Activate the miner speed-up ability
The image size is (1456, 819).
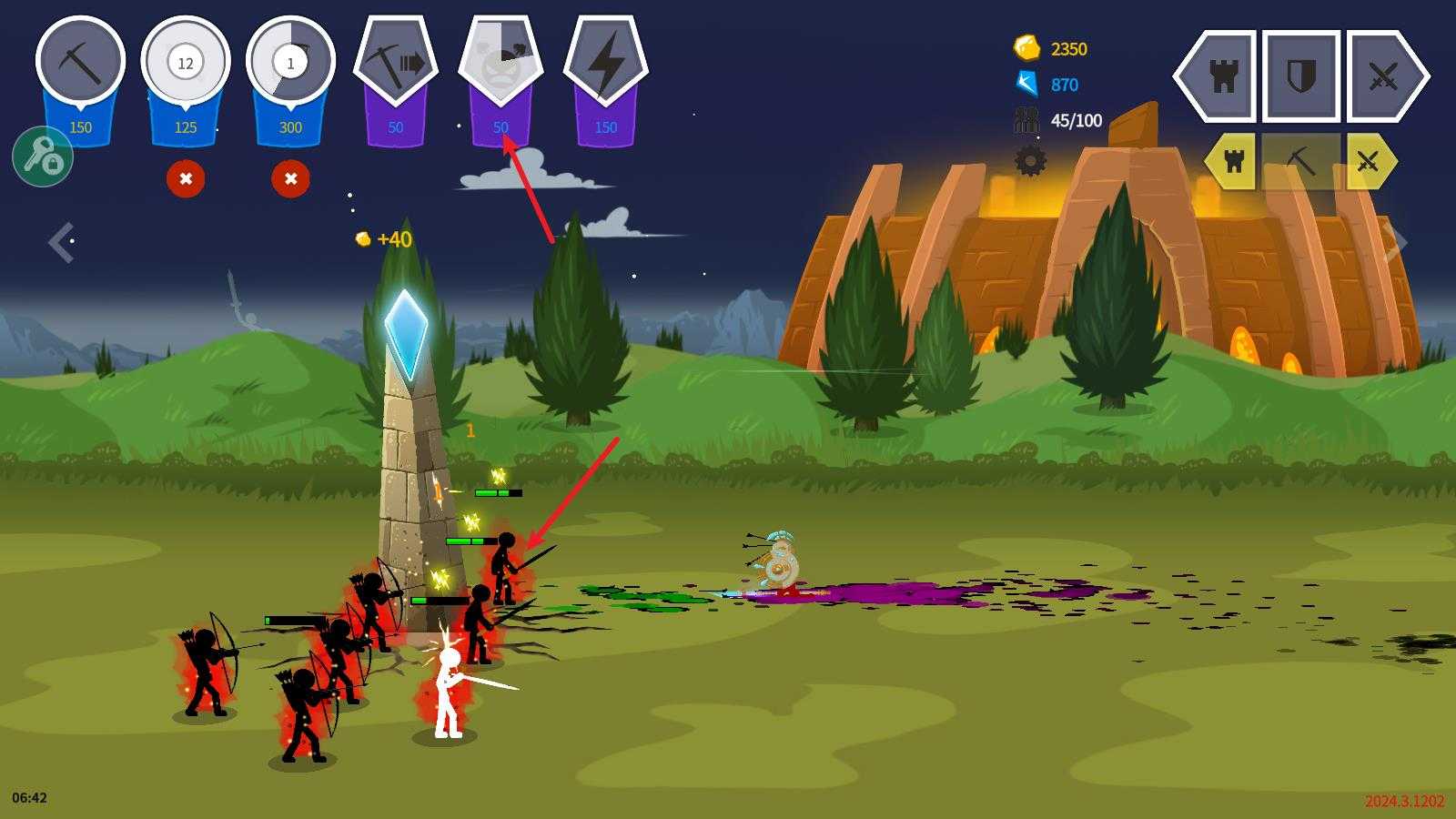click(x=396, y=64)
